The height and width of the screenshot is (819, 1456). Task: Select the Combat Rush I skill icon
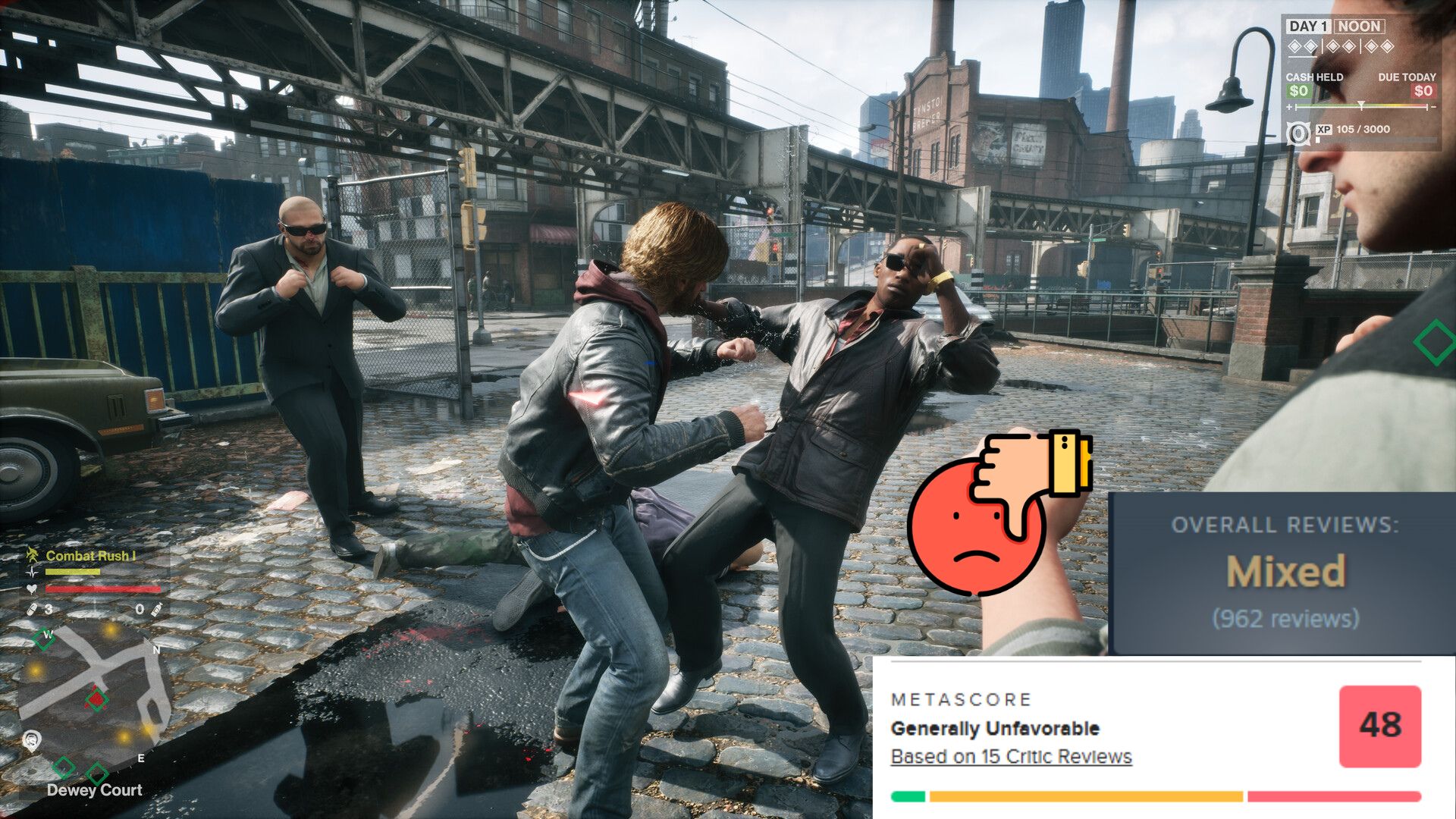(x=33, y=554)
